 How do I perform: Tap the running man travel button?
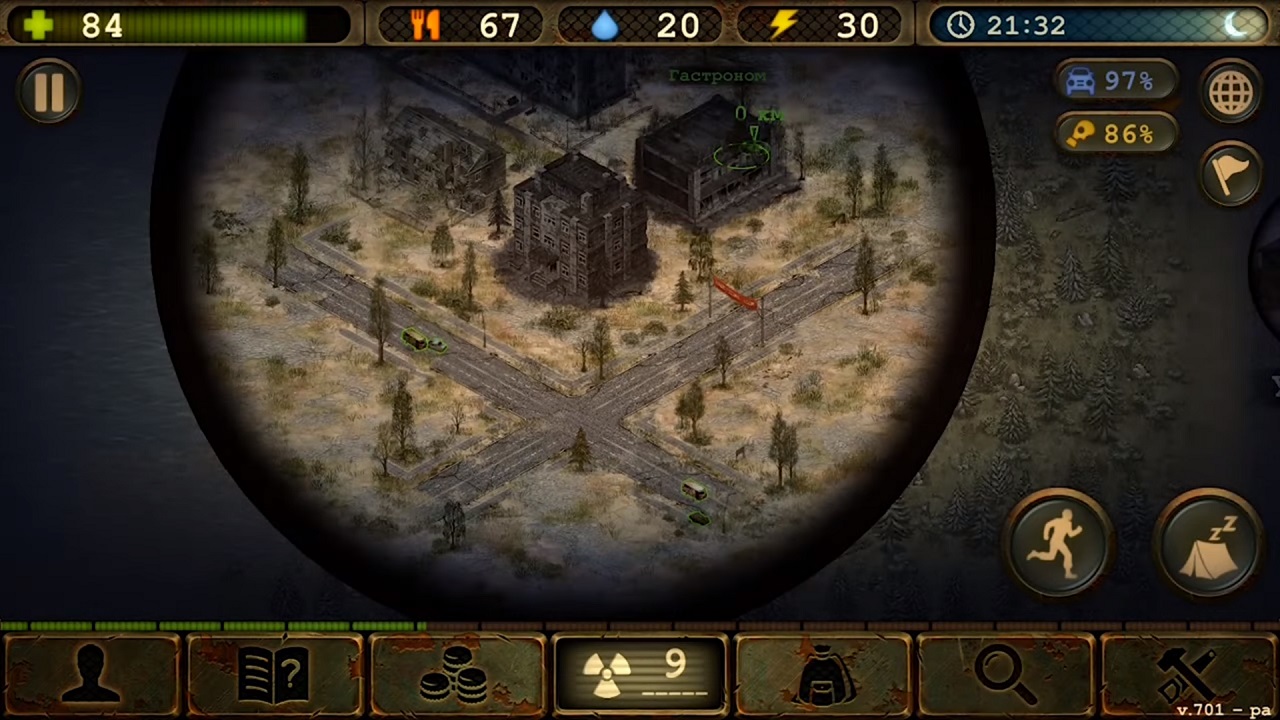pyautogui.click(x=1058, y=544)
